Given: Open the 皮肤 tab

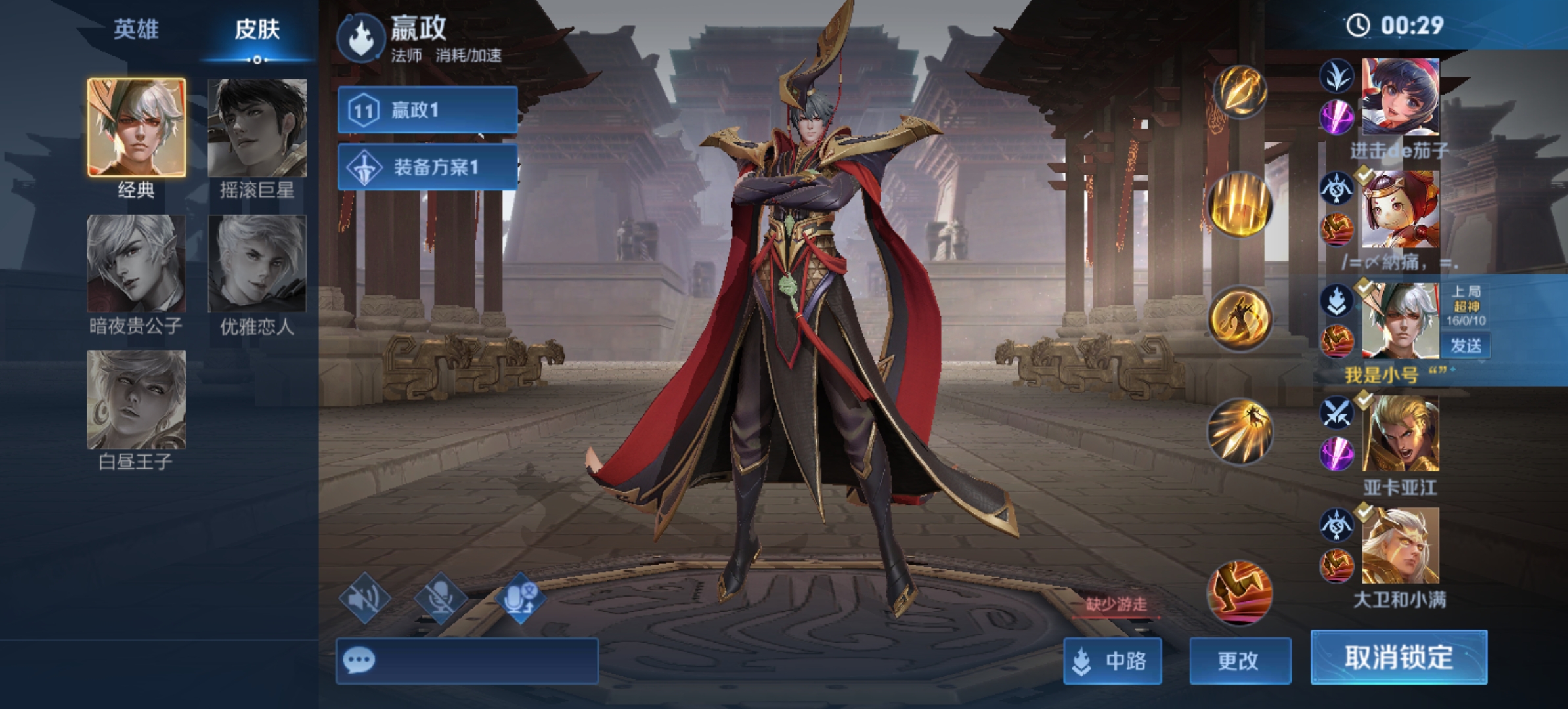Looking at the screenshot, I should [257, 30].
